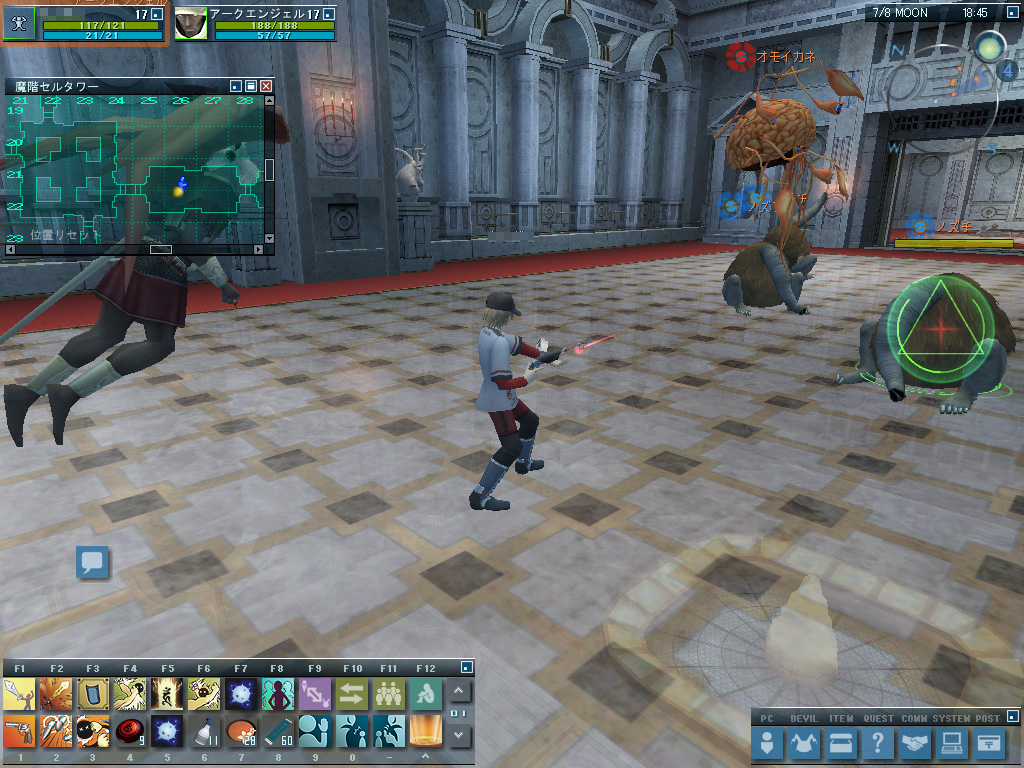This screenshot has width=1024, height=768.
Task: Open the POST mailbox menu
Action: tap(989, 743)
